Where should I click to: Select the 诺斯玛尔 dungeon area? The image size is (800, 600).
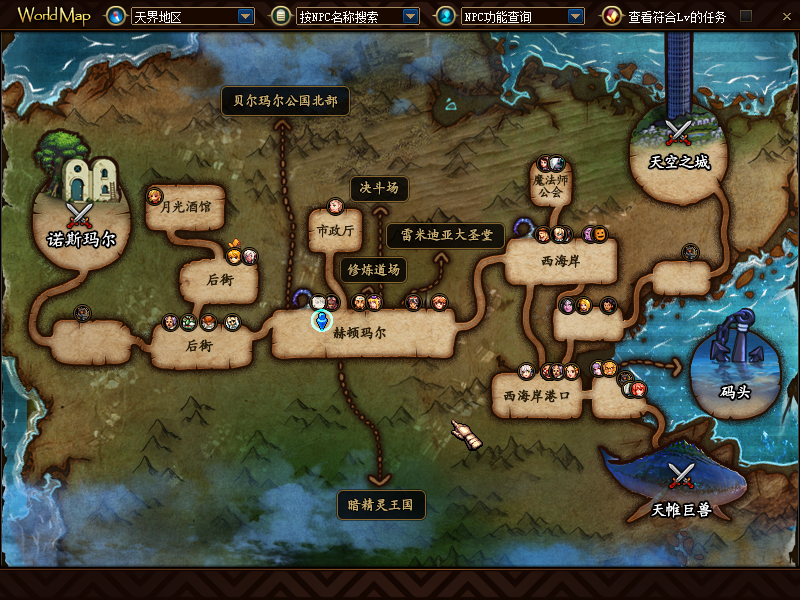[x=81, y=239]
